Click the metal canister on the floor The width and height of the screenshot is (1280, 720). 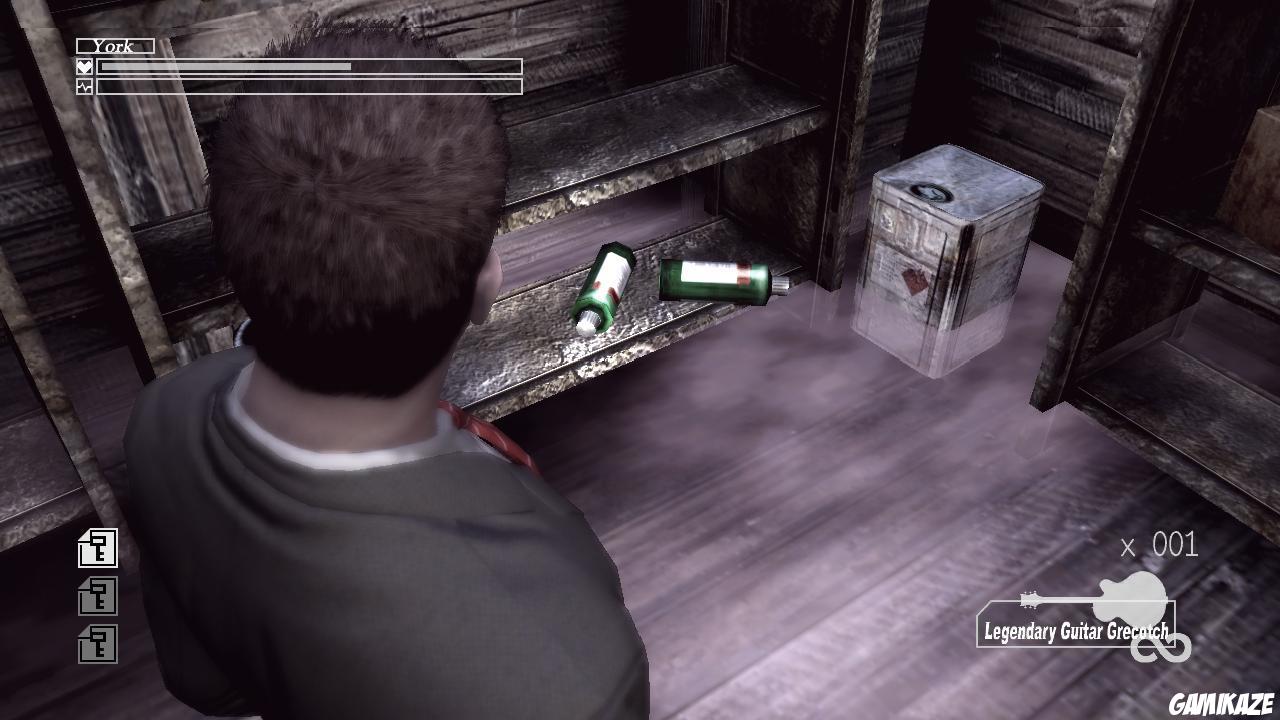(x=950, y=255)
